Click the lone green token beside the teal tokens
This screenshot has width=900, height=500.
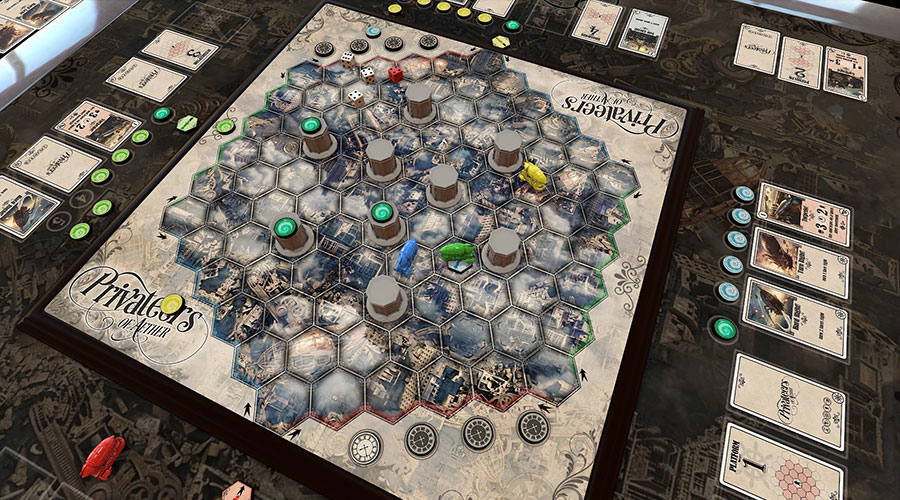pyautogui.click(x=721, y=326)
